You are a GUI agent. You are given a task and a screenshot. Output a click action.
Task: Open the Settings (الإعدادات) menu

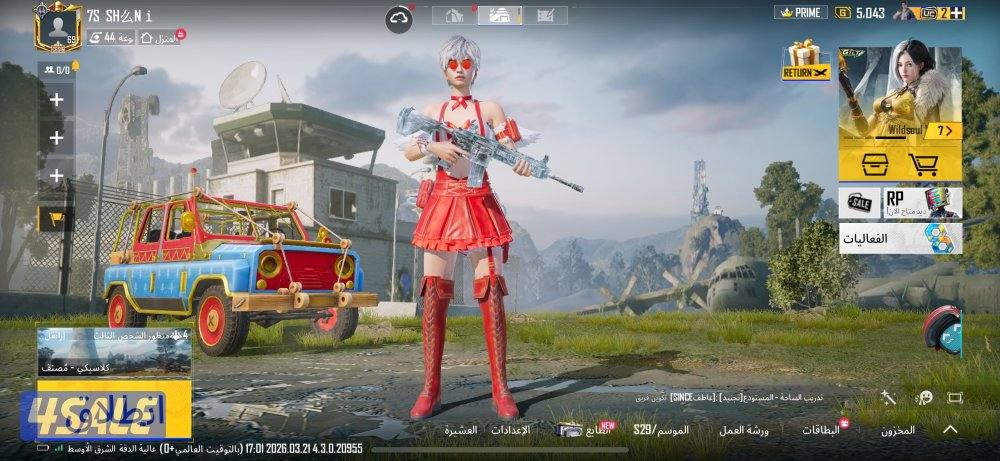[510, 430]
